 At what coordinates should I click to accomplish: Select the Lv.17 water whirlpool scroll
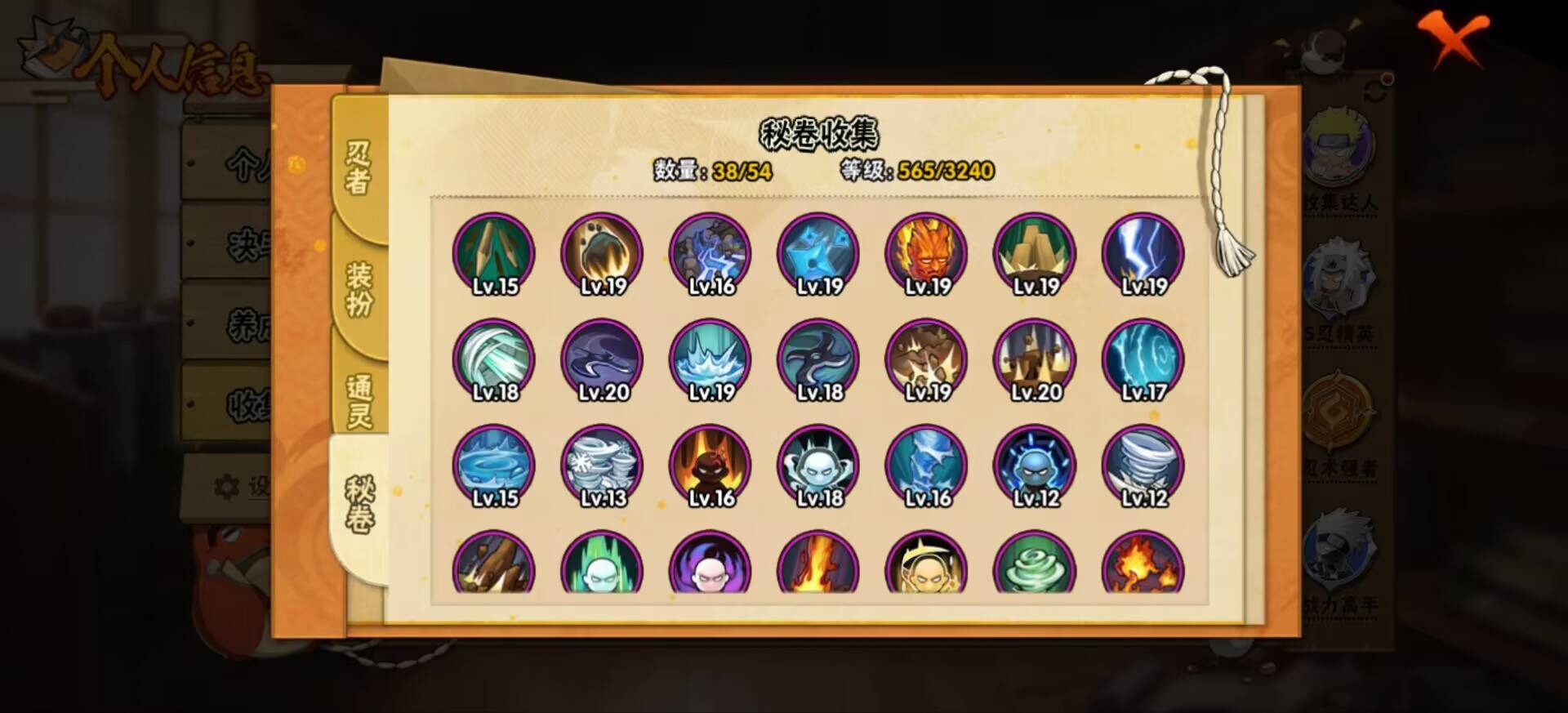pyautogui.click(x=1142, y=359)
